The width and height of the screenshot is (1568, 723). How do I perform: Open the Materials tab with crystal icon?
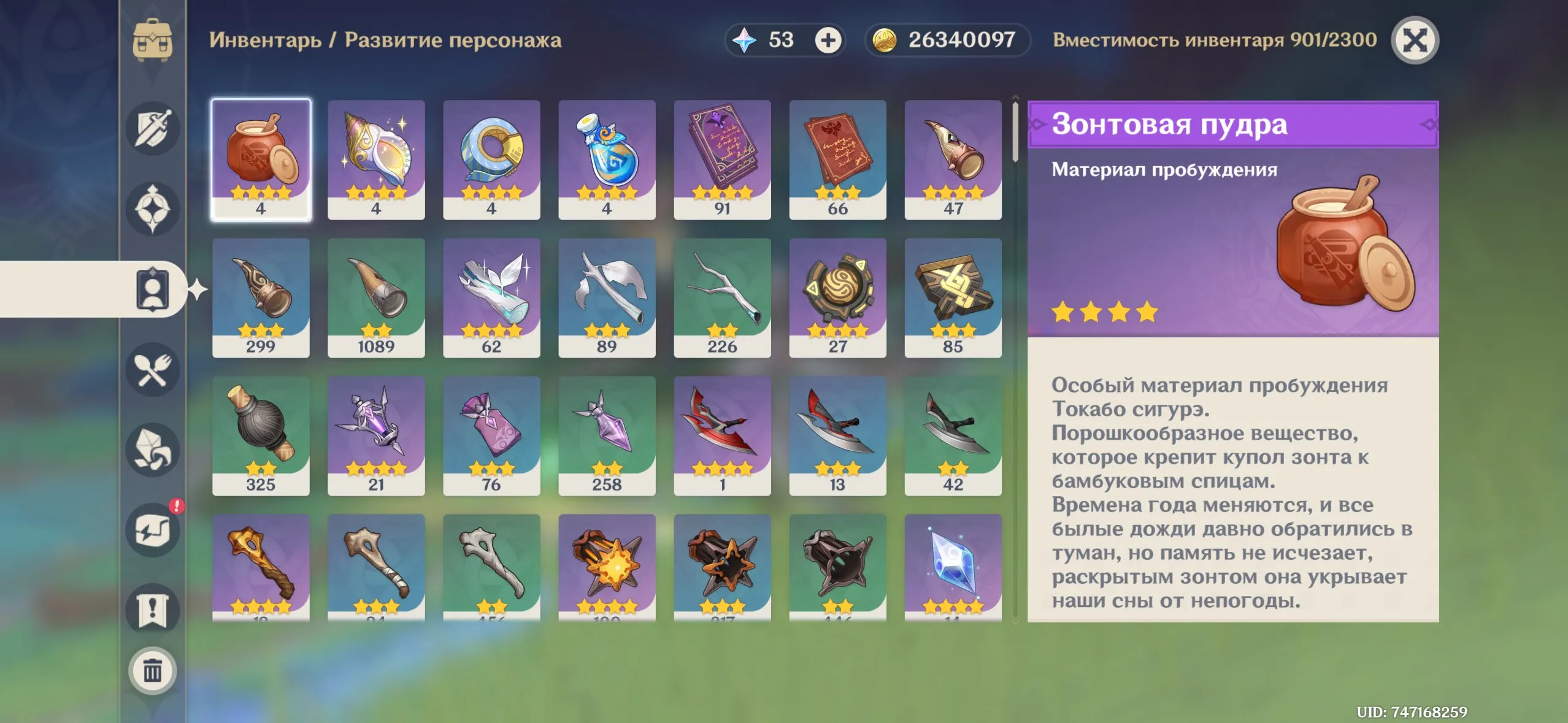click(152, 450)
